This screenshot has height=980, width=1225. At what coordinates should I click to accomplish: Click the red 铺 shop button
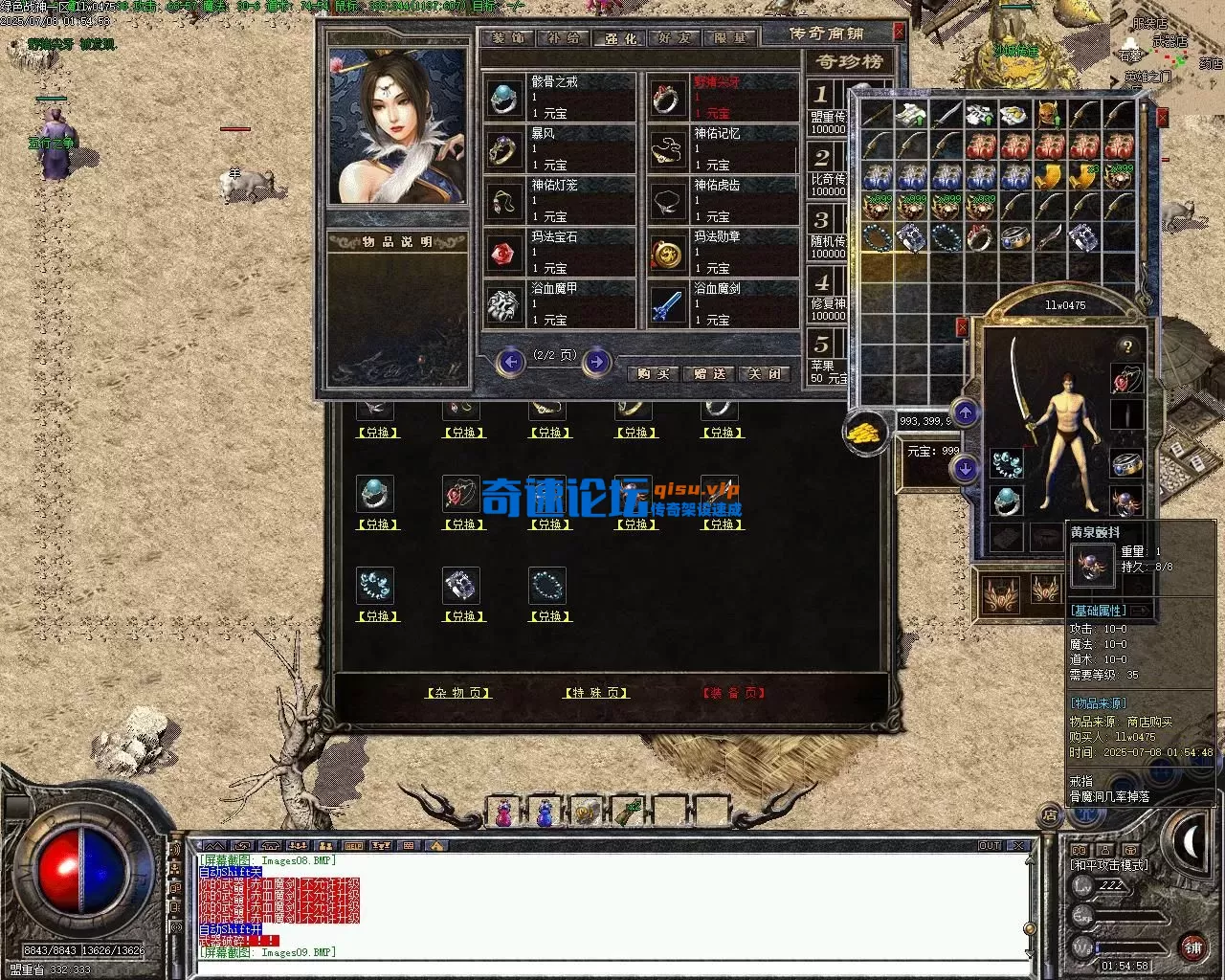coord(1192,947)
